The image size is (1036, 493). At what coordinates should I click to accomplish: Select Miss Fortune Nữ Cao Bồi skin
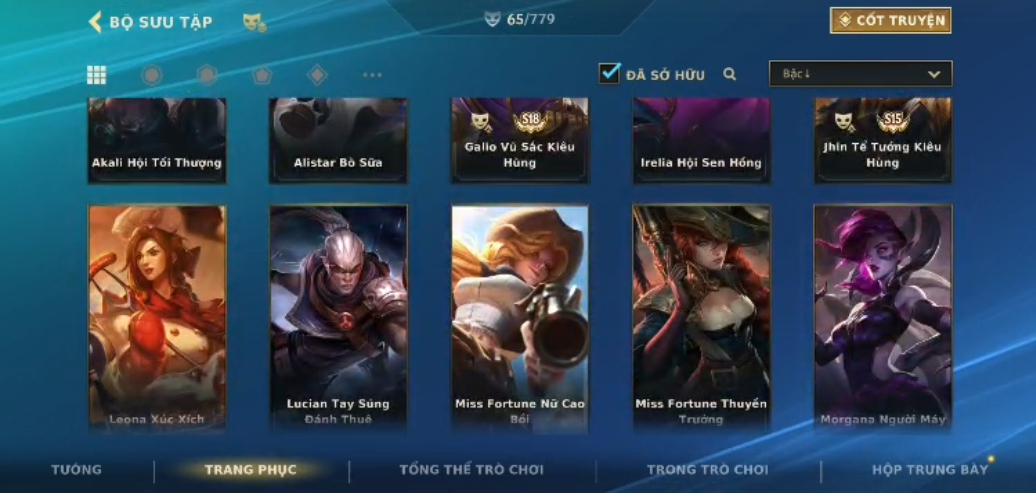click(520, 317)
